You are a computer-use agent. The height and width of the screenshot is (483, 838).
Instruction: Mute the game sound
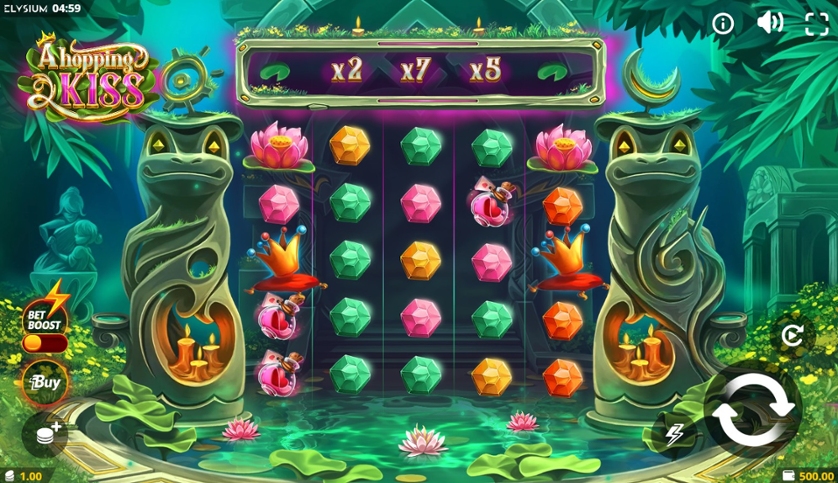[x=769, y=23]
